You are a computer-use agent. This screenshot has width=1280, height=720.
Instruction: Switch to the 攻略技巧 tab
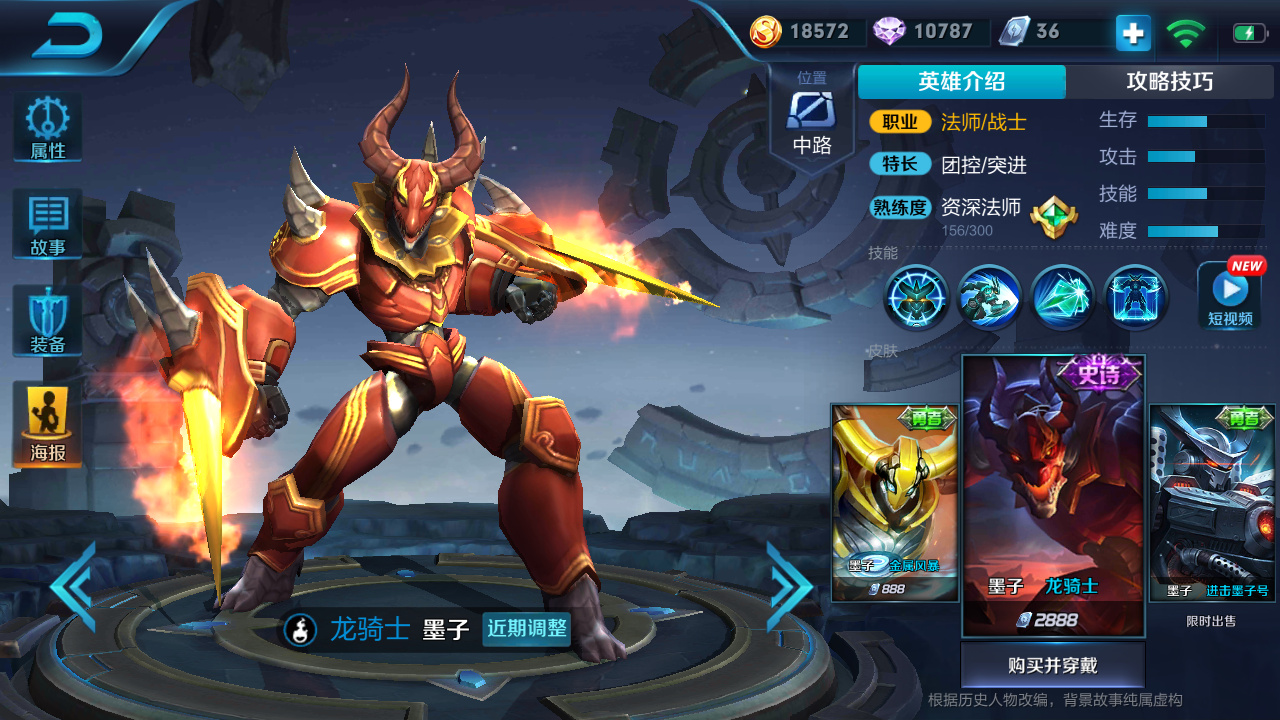(1169, 82)
